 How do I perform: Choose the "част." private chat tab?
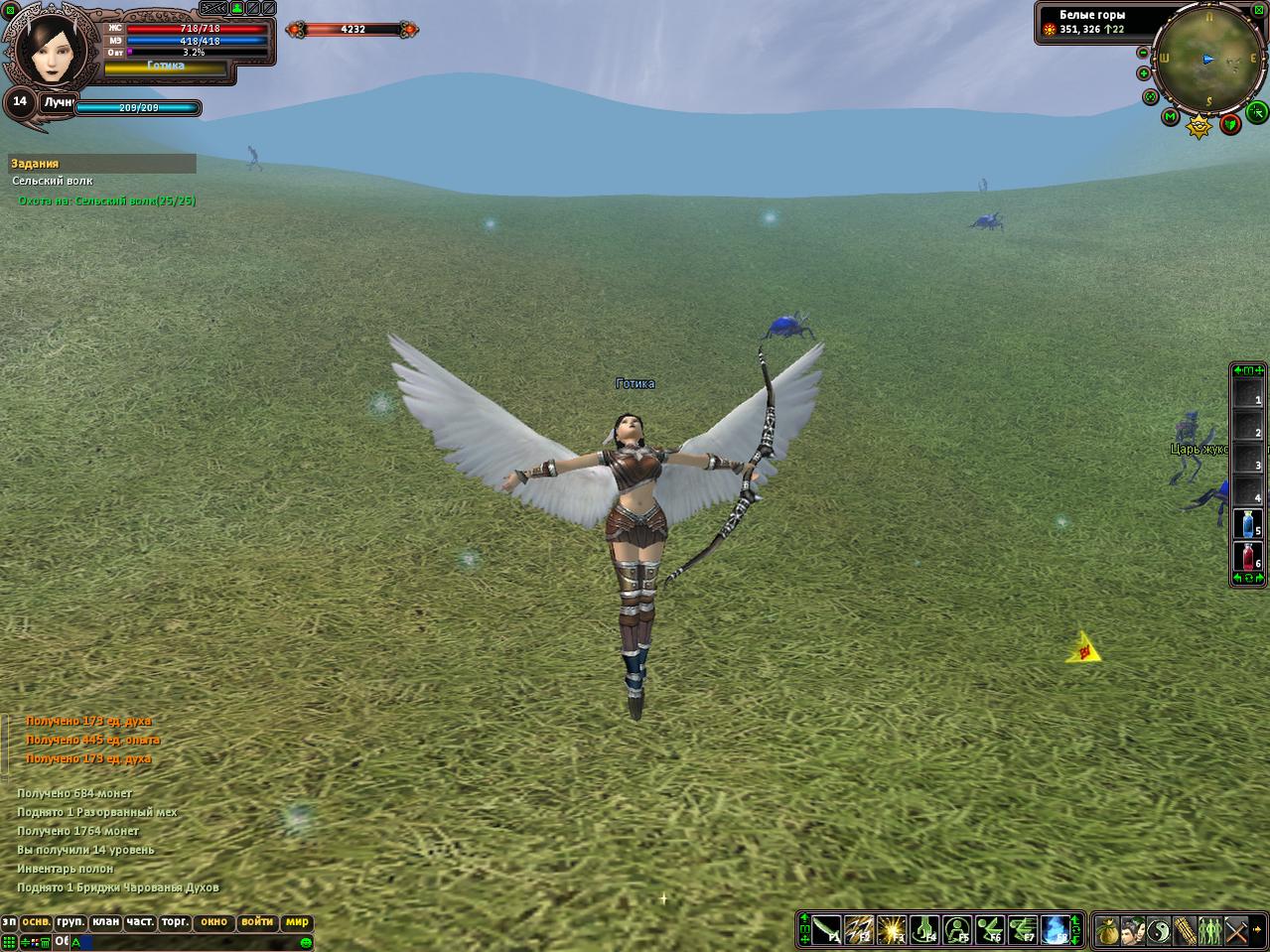(x=140, y=922)
